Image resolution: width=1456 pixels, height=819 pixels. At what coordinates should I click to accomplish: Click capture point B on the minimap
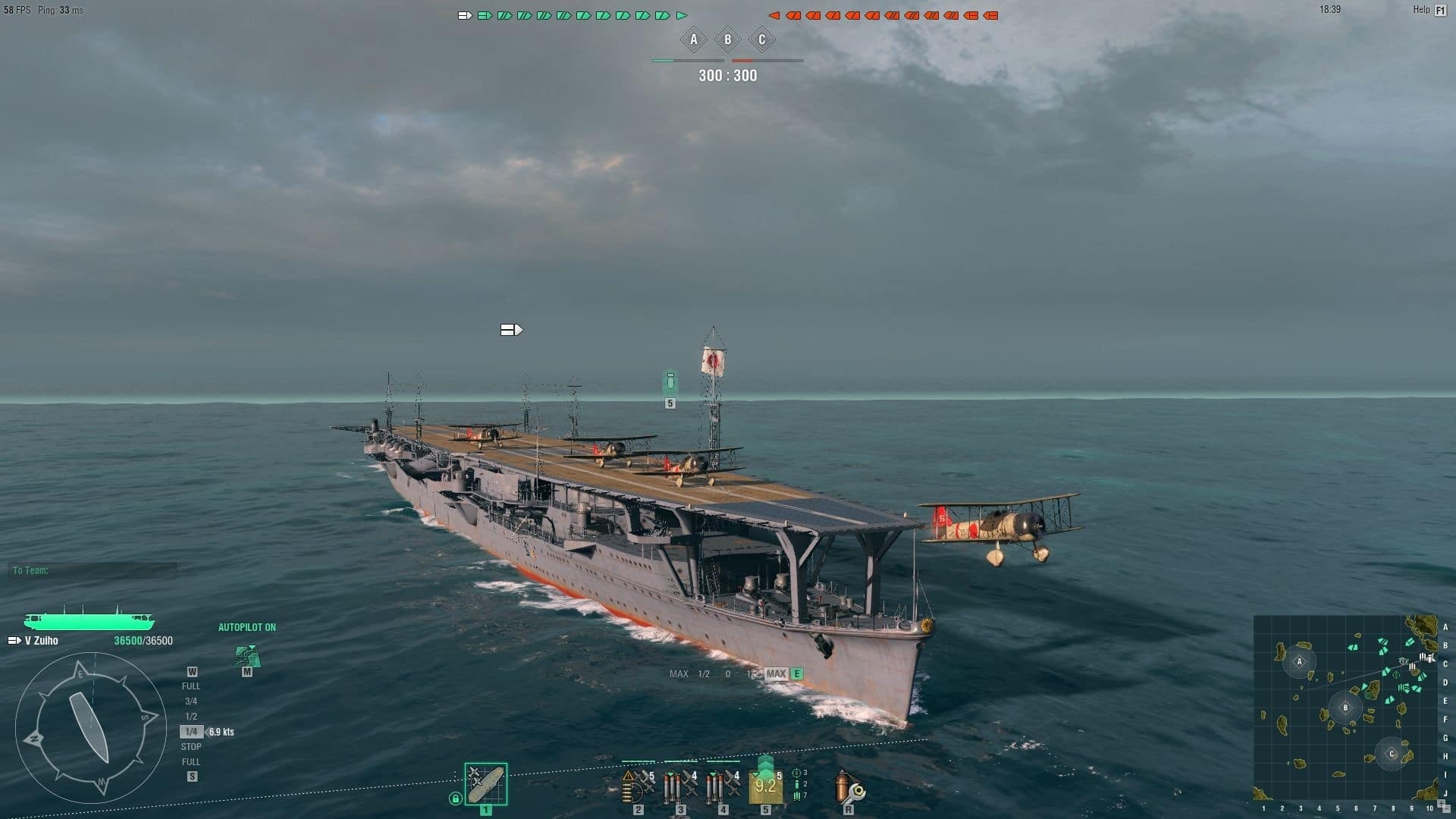point(1345,708)
